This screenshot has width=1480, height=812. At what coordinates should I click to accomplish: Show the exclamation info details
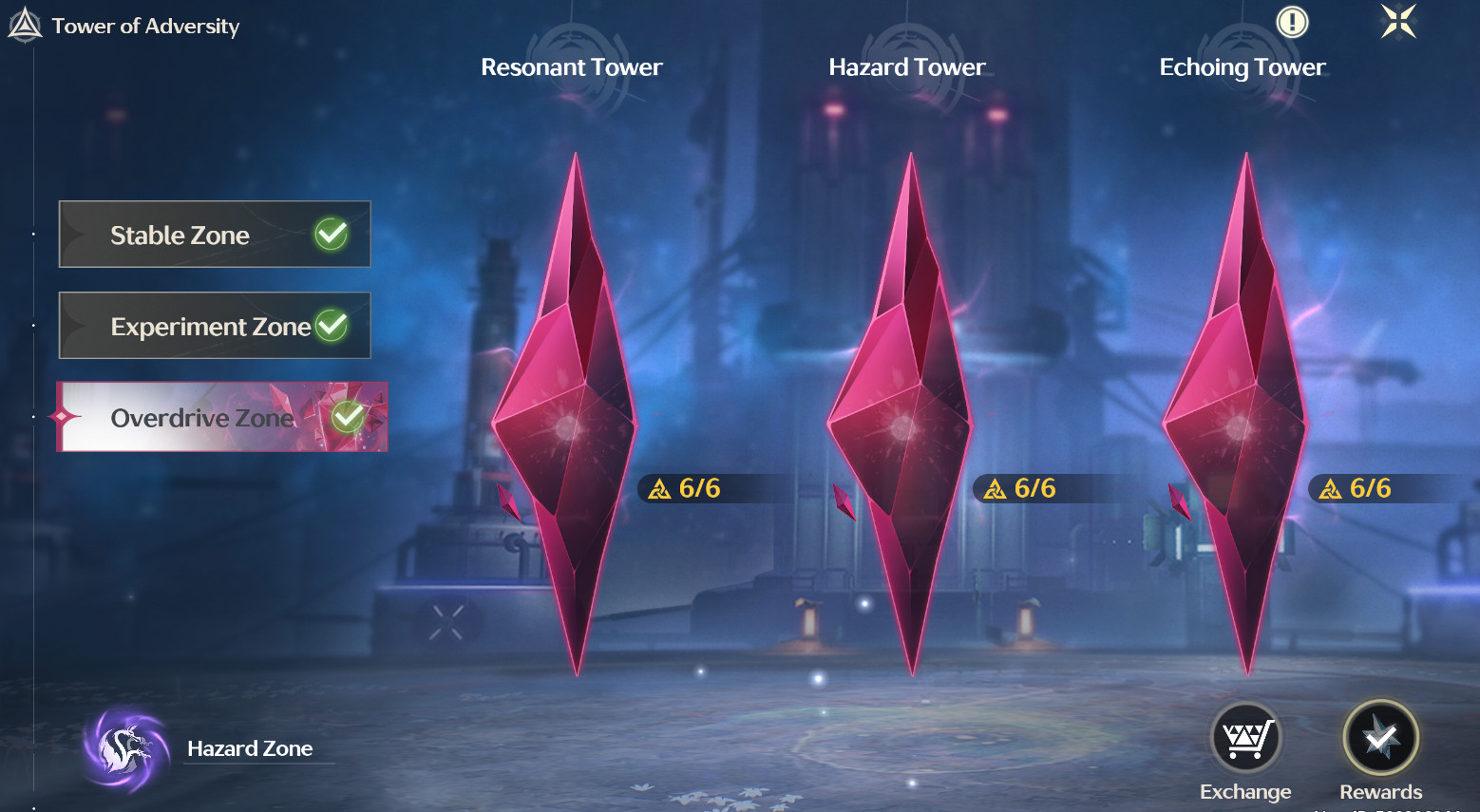[1292, 22]
